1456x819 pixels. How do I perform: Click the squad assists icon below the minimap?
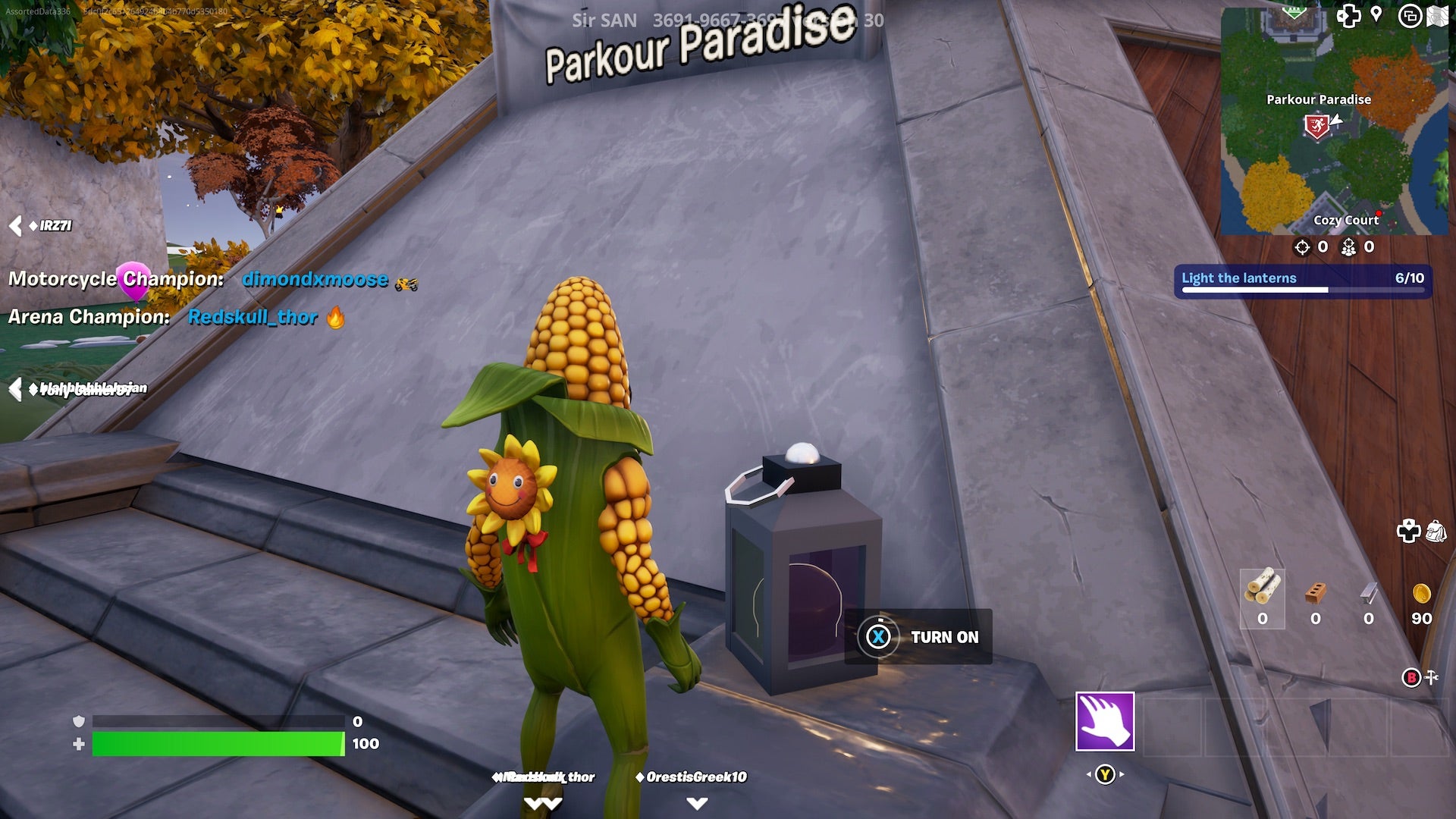(x=1349, y=246)
